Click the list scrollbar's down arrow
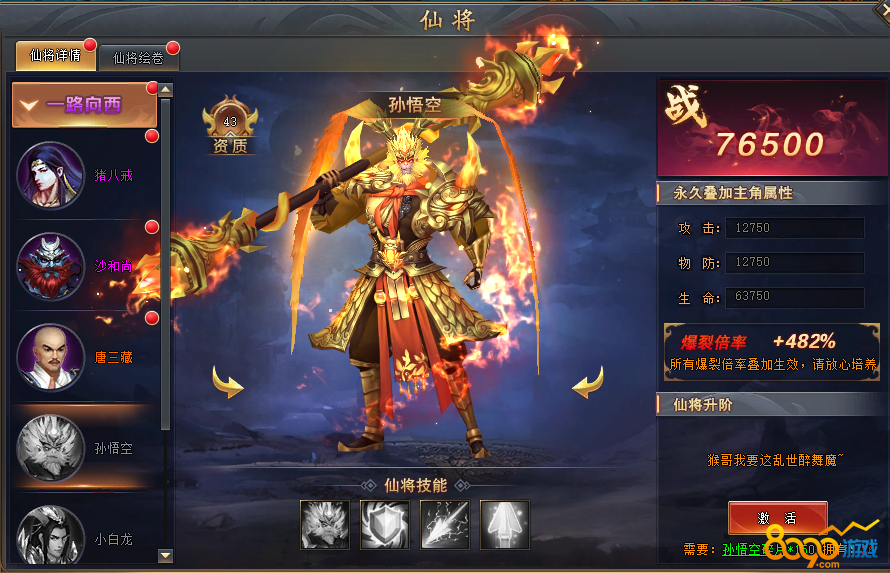The image size is (890, 573). pos(166,555)
